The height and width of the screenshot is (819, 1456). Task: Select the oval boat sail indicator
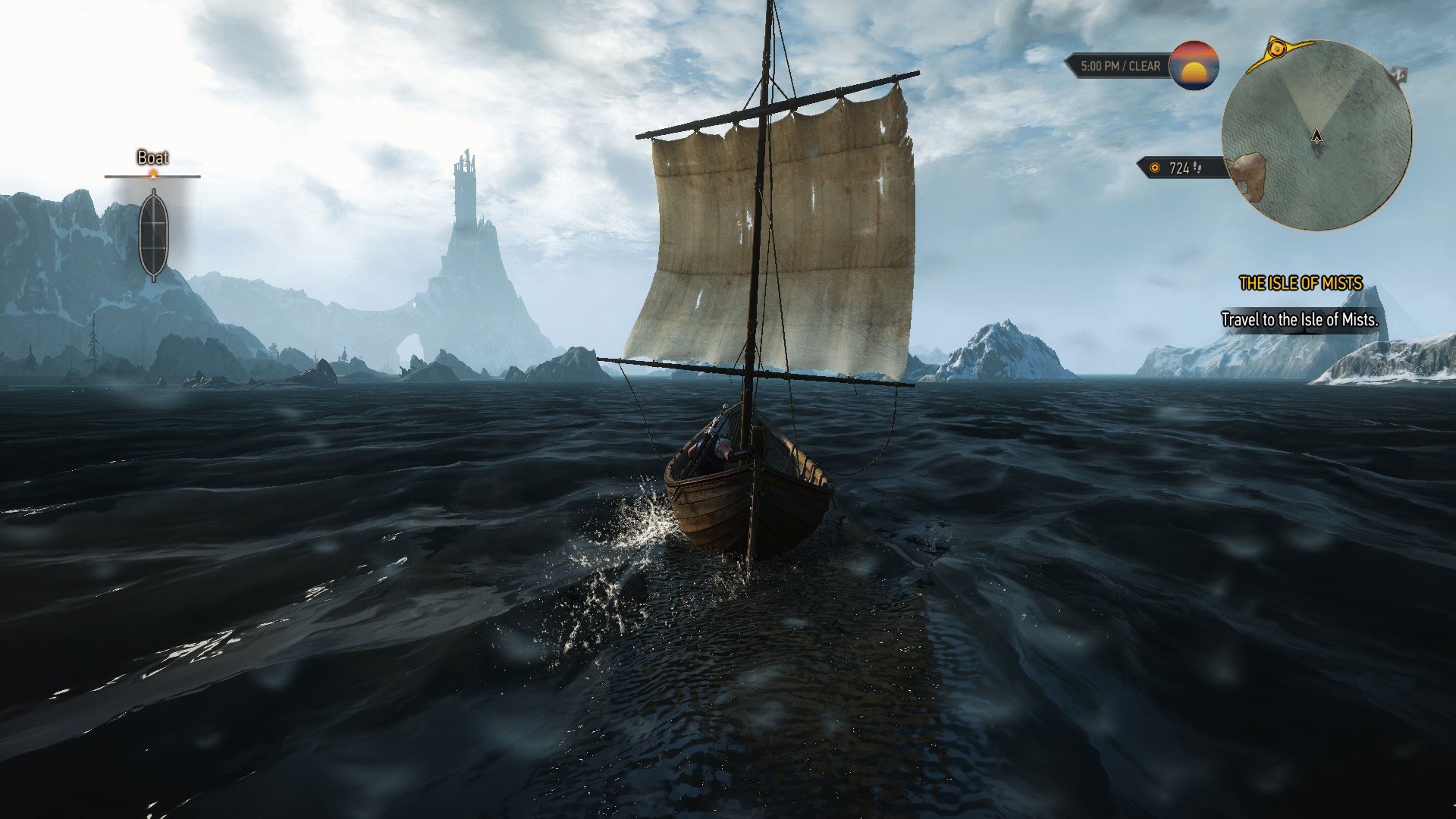(x=154, y=234)
